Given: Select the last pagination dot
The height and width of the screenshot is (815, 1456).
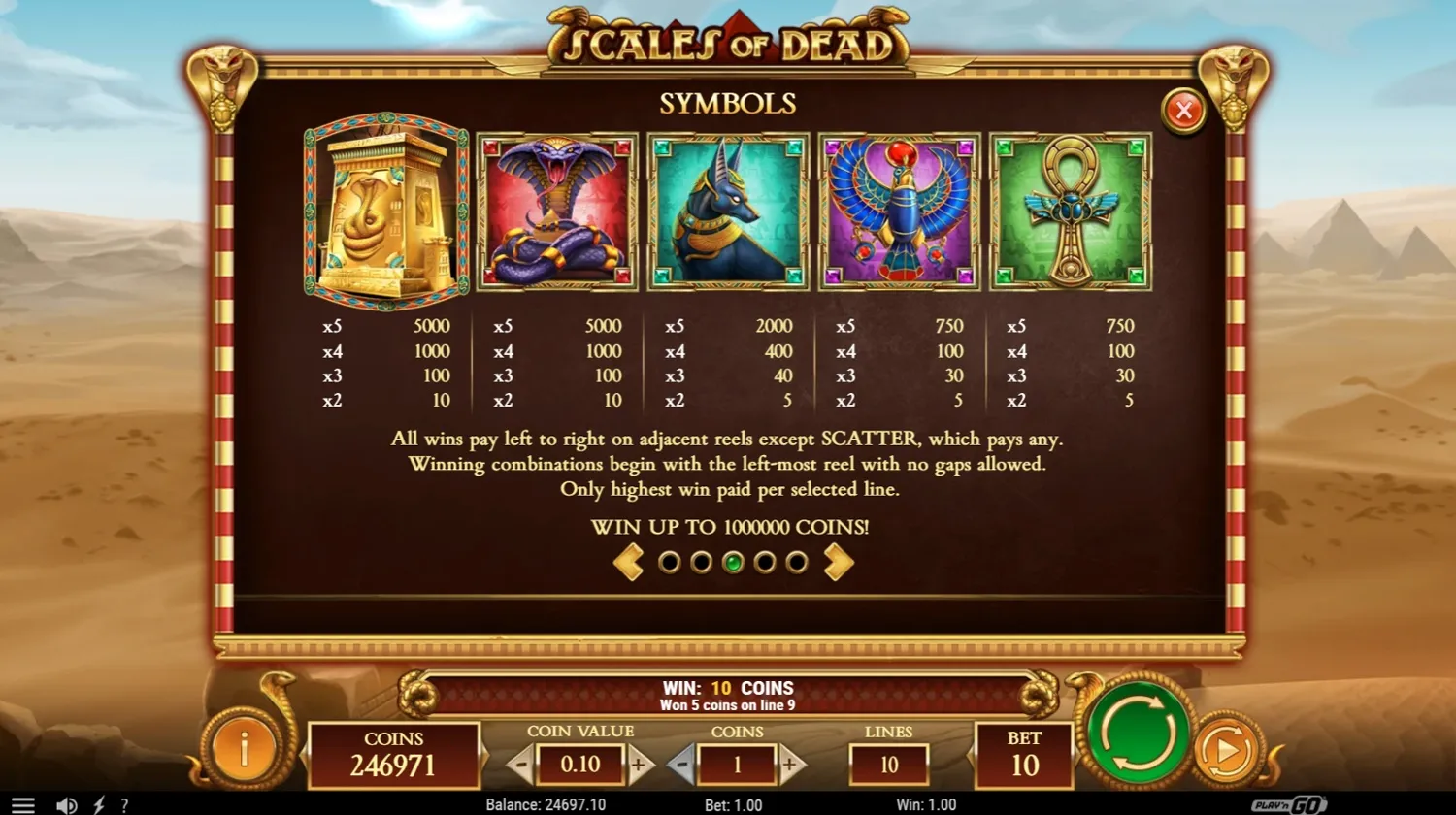Looking at the screenshot, I should pos(797,562).
